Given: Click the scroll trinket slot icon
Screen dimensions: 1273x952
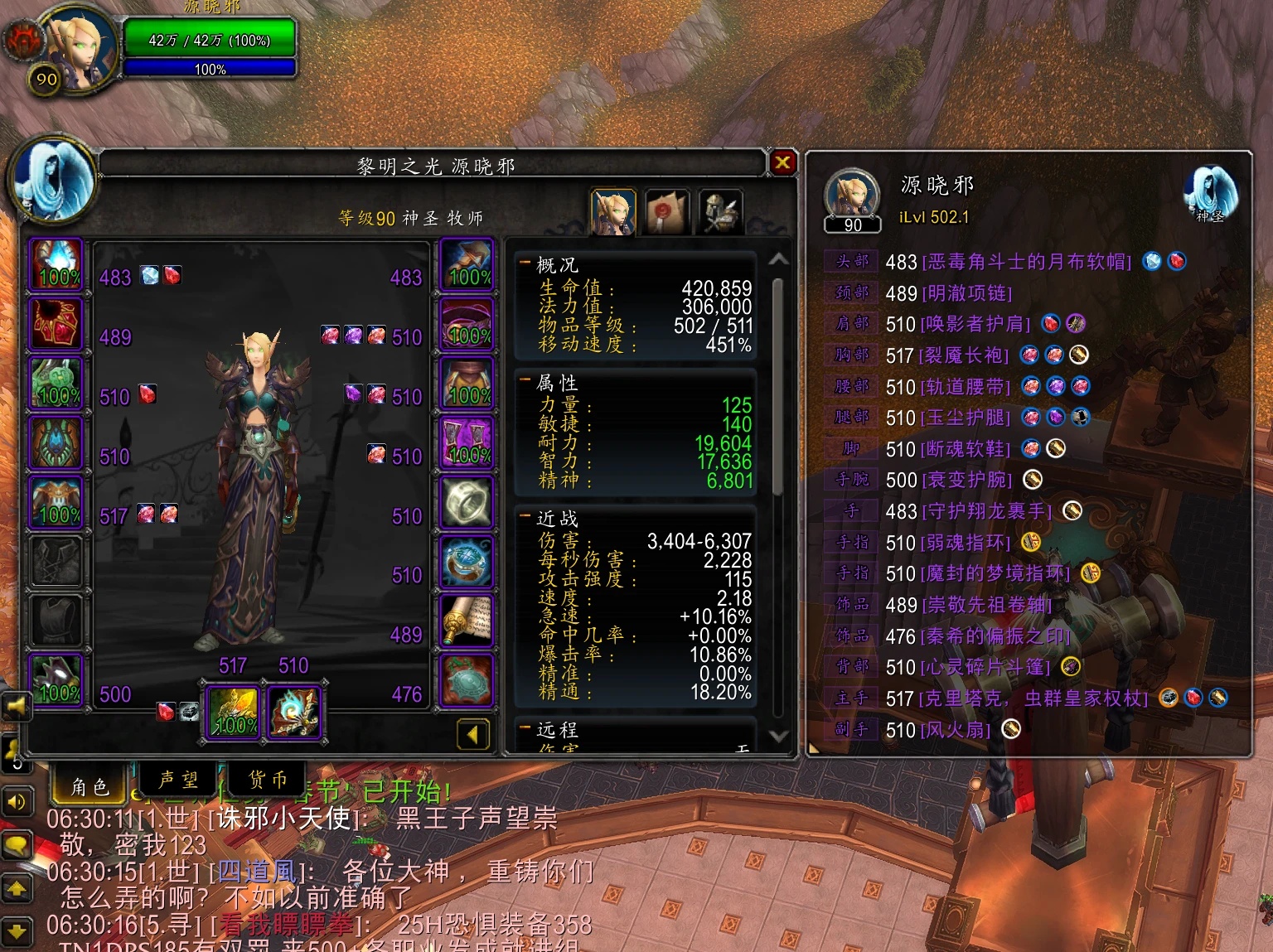Looking at the screenshot, I should [x=467, y=621].
